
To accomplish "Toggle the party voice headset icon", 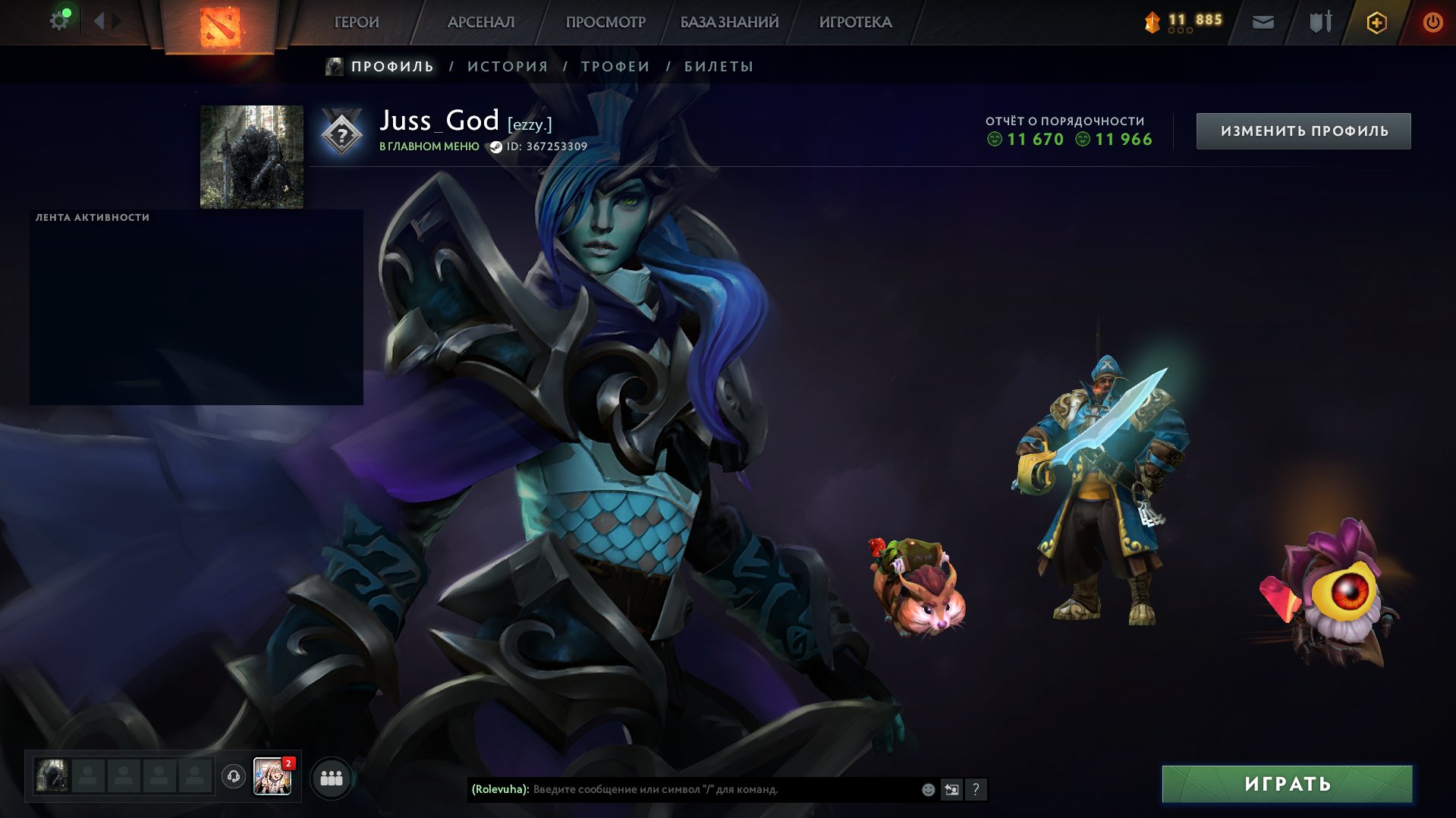I will (234, 776).
